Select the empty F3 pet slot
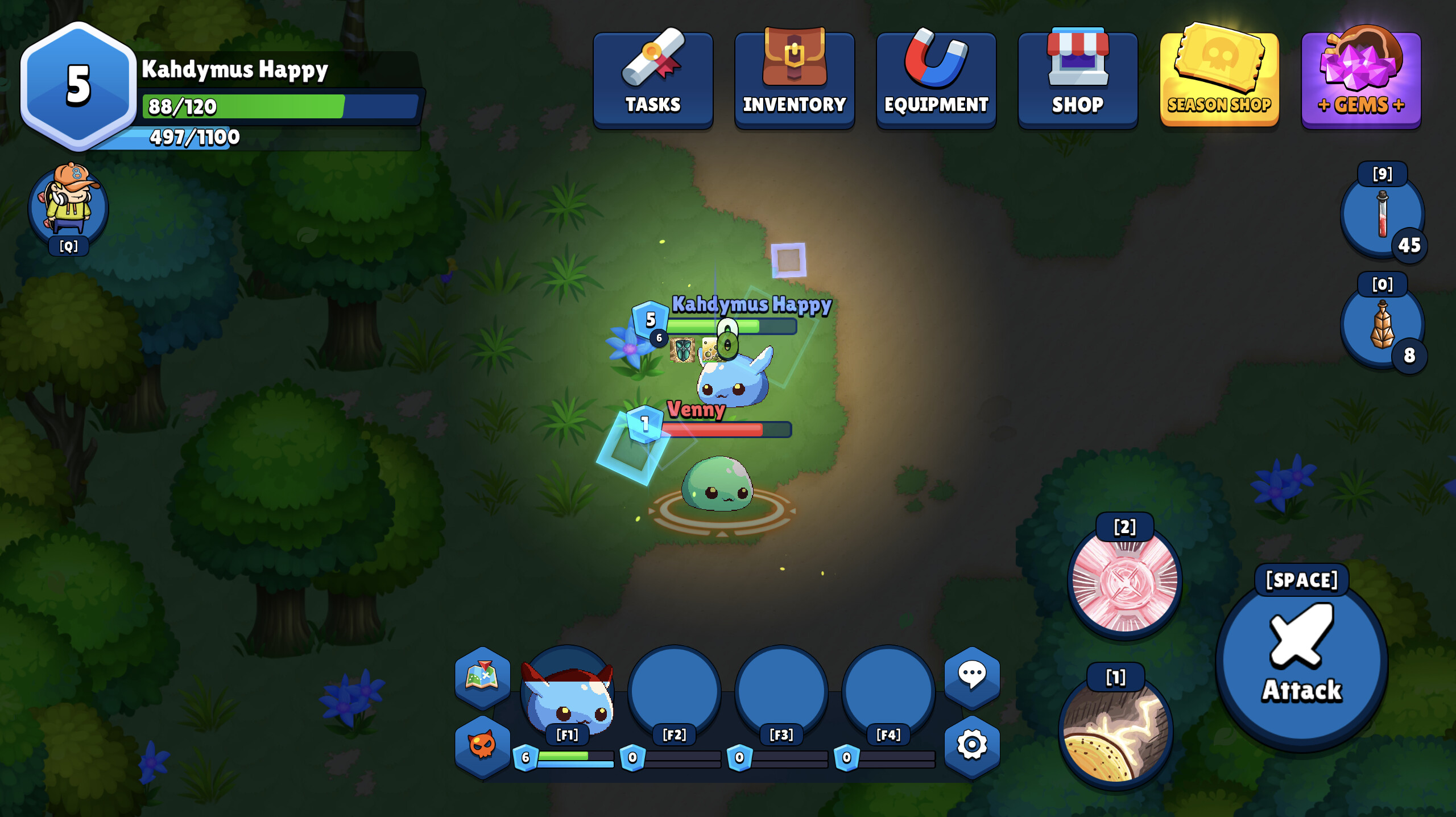 (x=780, y=691)
